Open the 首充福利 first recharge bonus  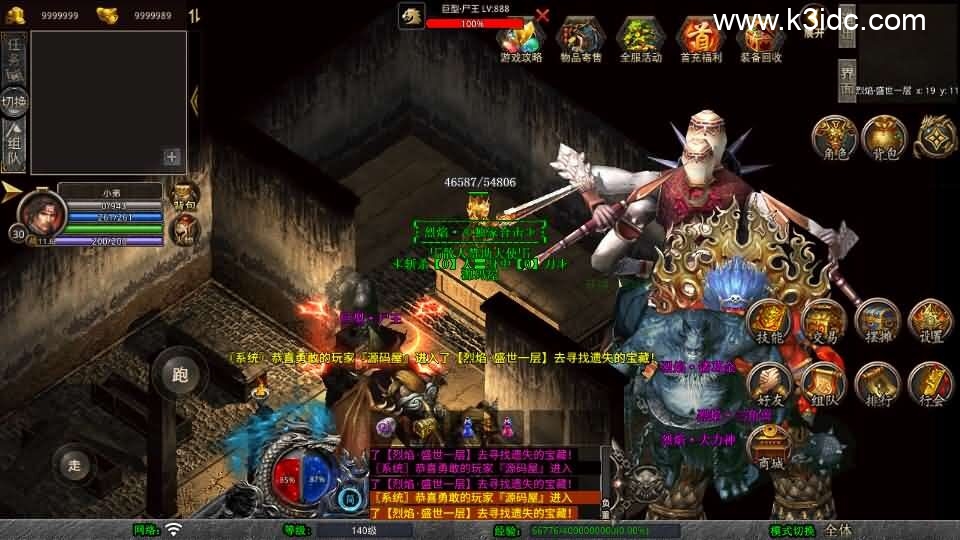pos(700,39)
